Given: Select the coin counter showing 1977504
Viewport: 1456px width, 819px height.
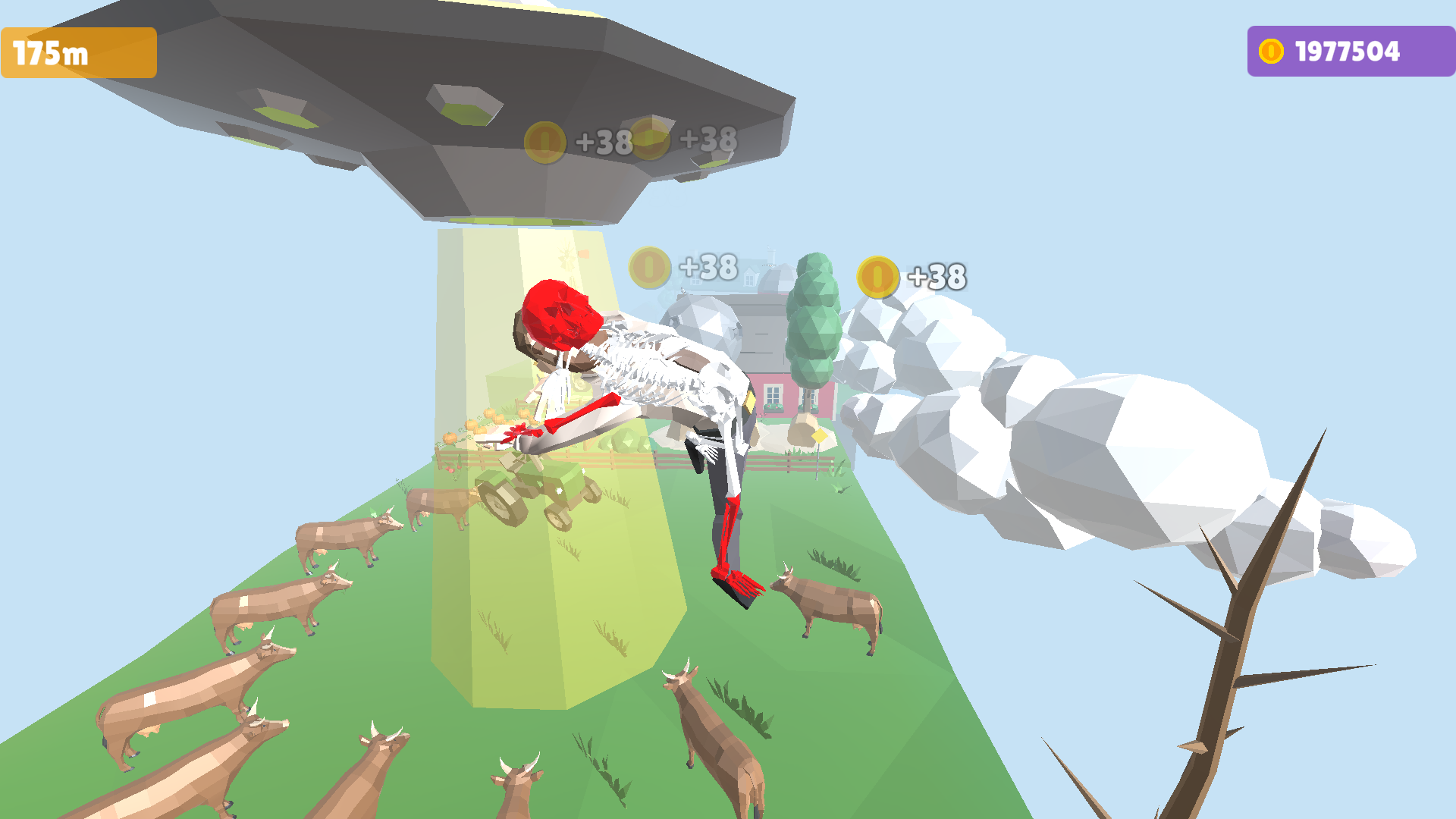Looking at the screenshot, I should click(x=1345, y=50).
